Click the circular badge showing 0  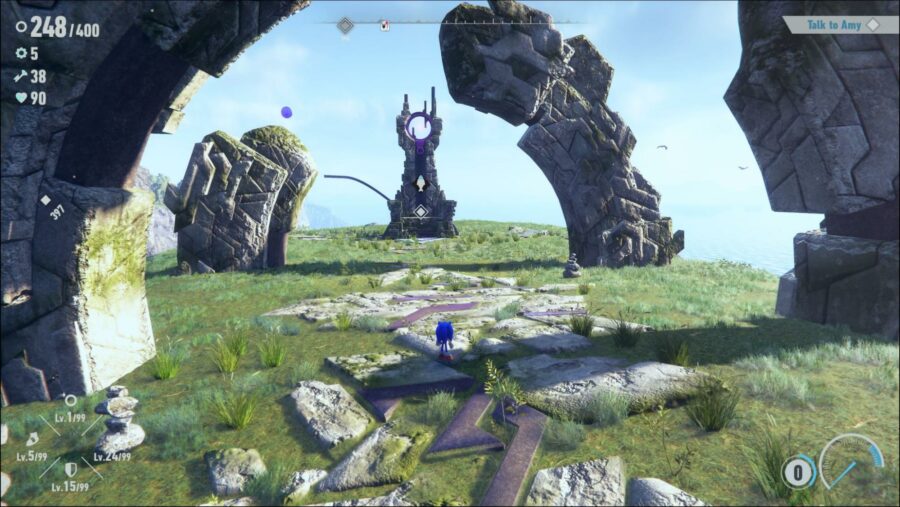tap(797, 471)
